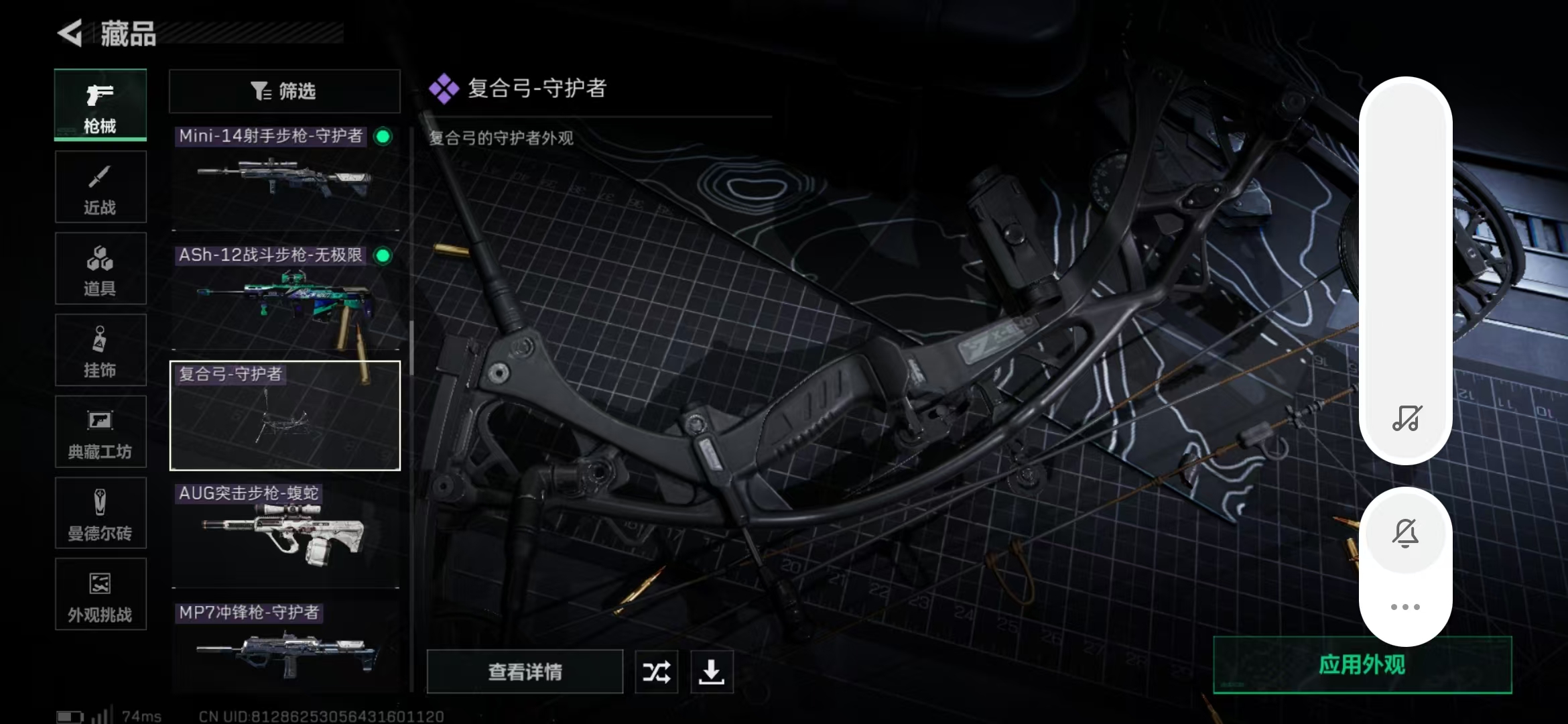This screenshot has height=724, width=1568.
Task: Open the 枪械 firearms category
Action: coord(101,106)
